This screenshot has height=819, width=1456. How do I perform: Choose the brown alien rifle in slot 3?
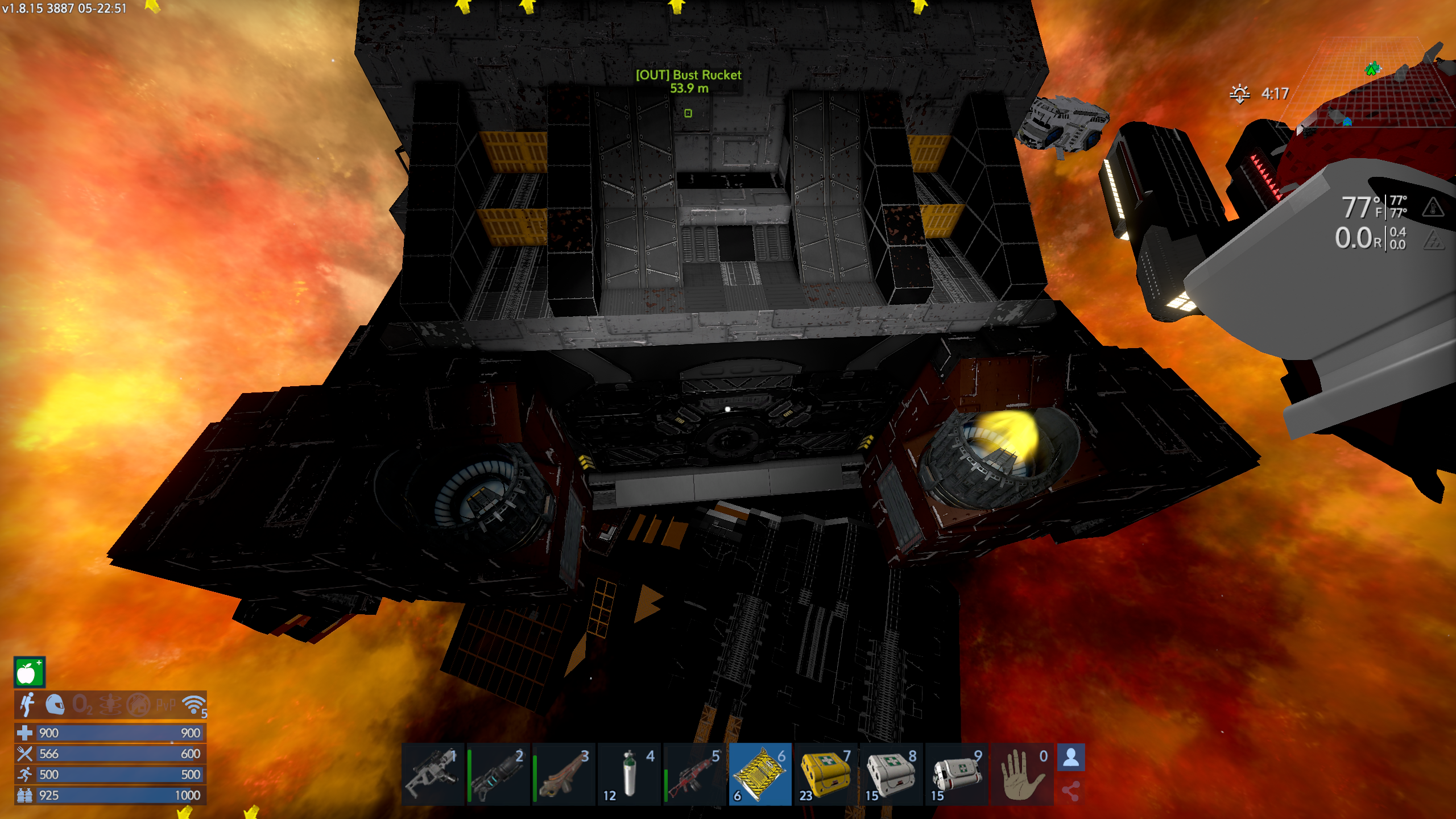[x=564, y=773]
